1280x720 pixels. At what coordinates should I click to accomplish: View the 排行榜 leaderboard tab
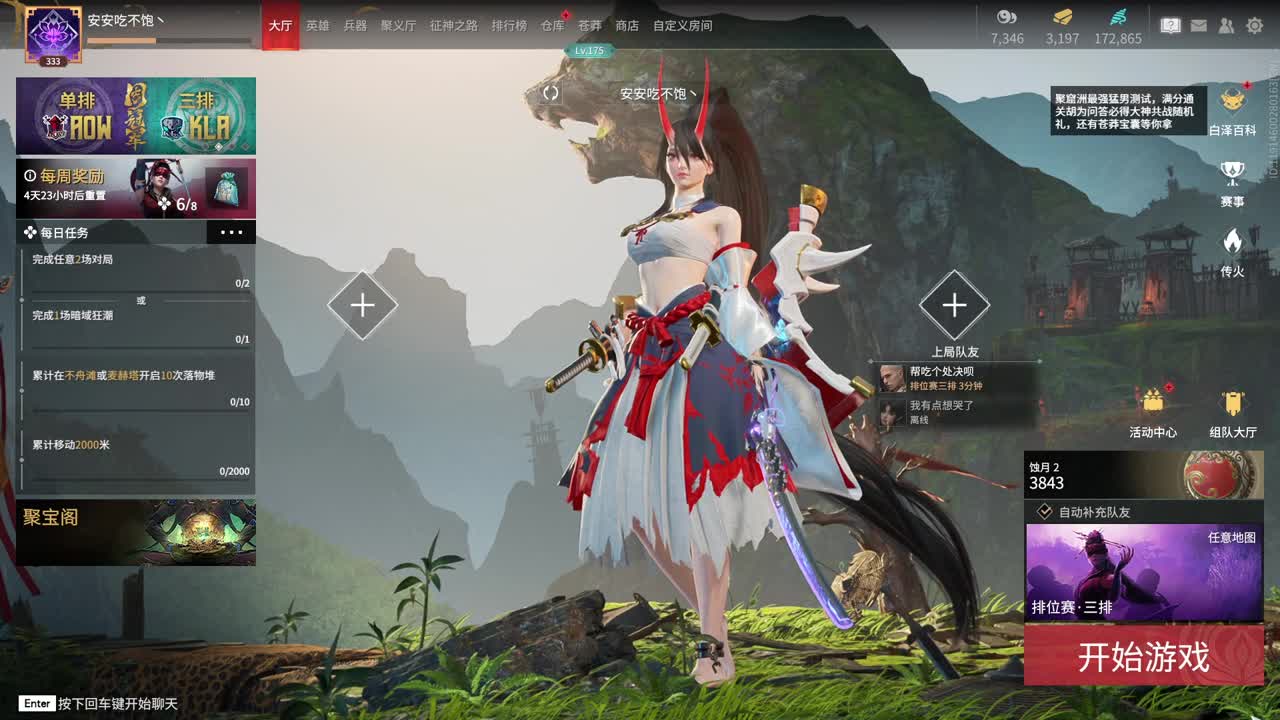[509, 26]
